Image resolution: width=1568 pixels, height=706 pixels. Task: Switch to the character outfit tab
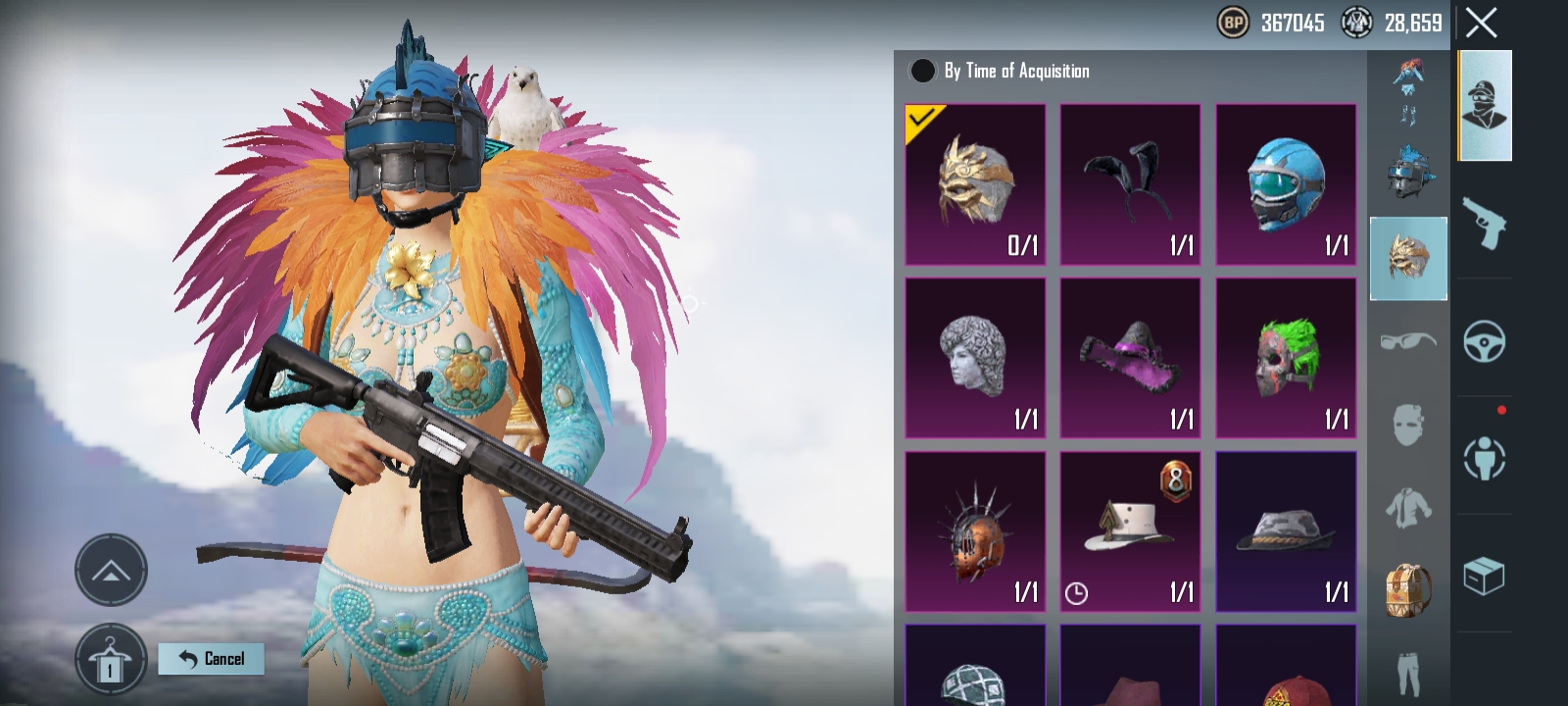pos(1485,105)
